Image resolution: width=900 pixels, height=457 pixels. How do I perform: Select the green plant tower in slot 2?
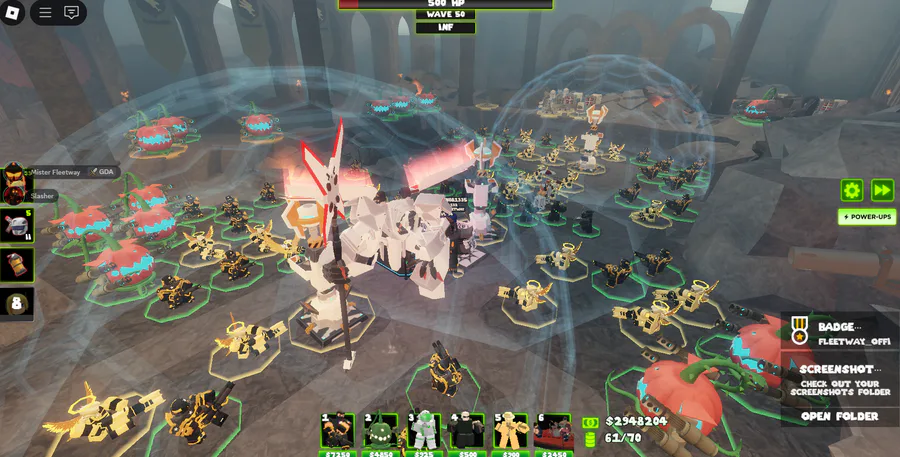pos(381,431)
